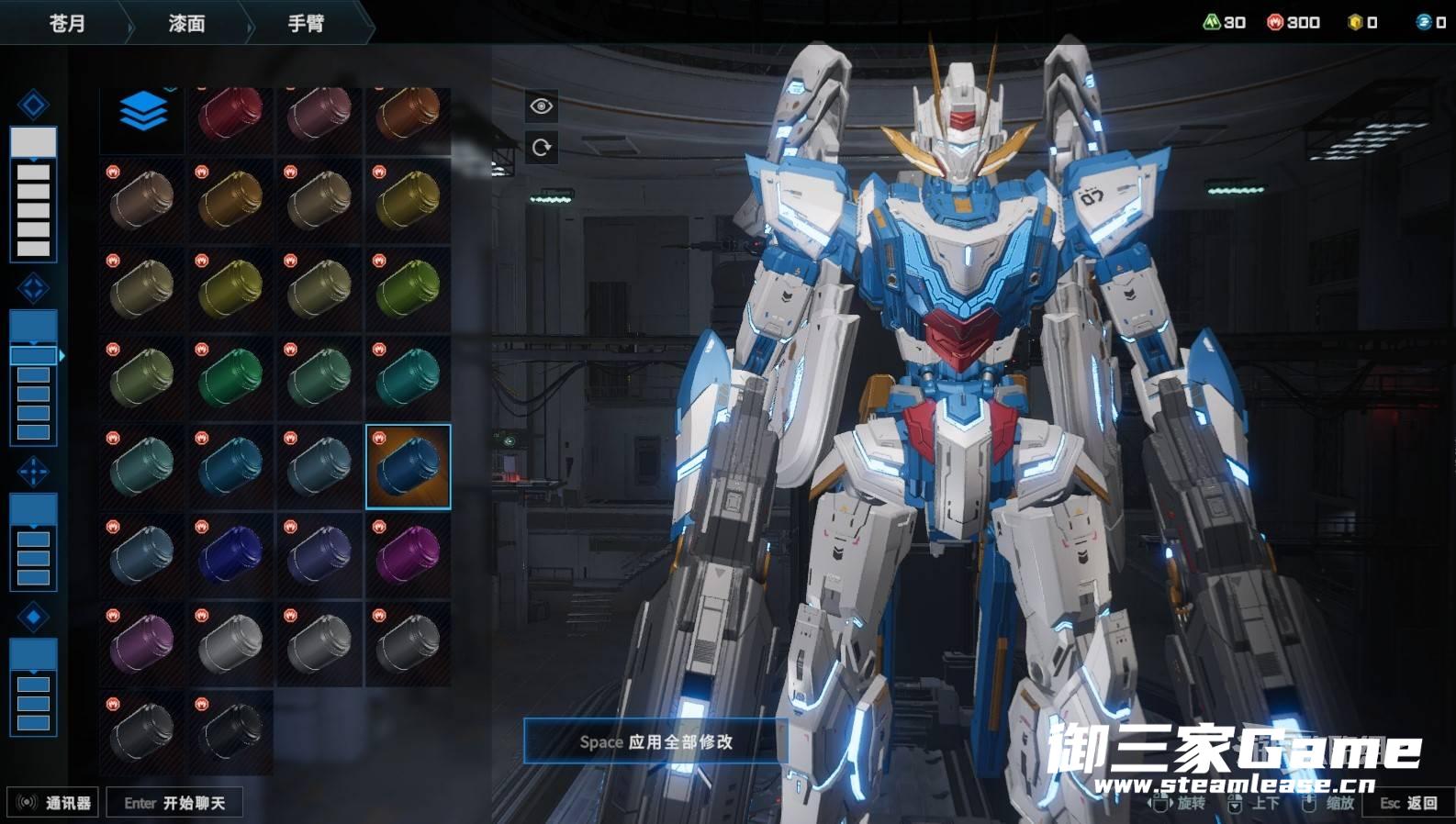Choose the black paint can
1456x824 pixels.
(x=230, y=732)
